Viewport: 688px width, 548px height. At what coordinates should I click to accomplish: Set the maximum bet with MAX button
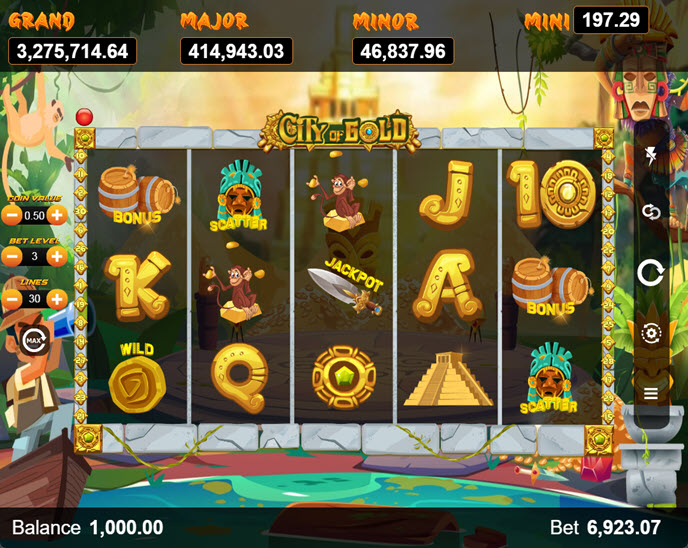click(32, 340)
